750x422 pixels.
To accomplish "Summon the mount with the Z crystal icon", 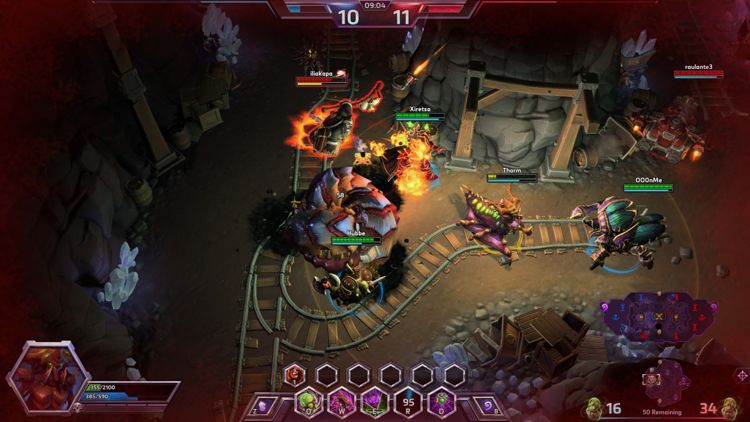I will (x=263, y=405).
